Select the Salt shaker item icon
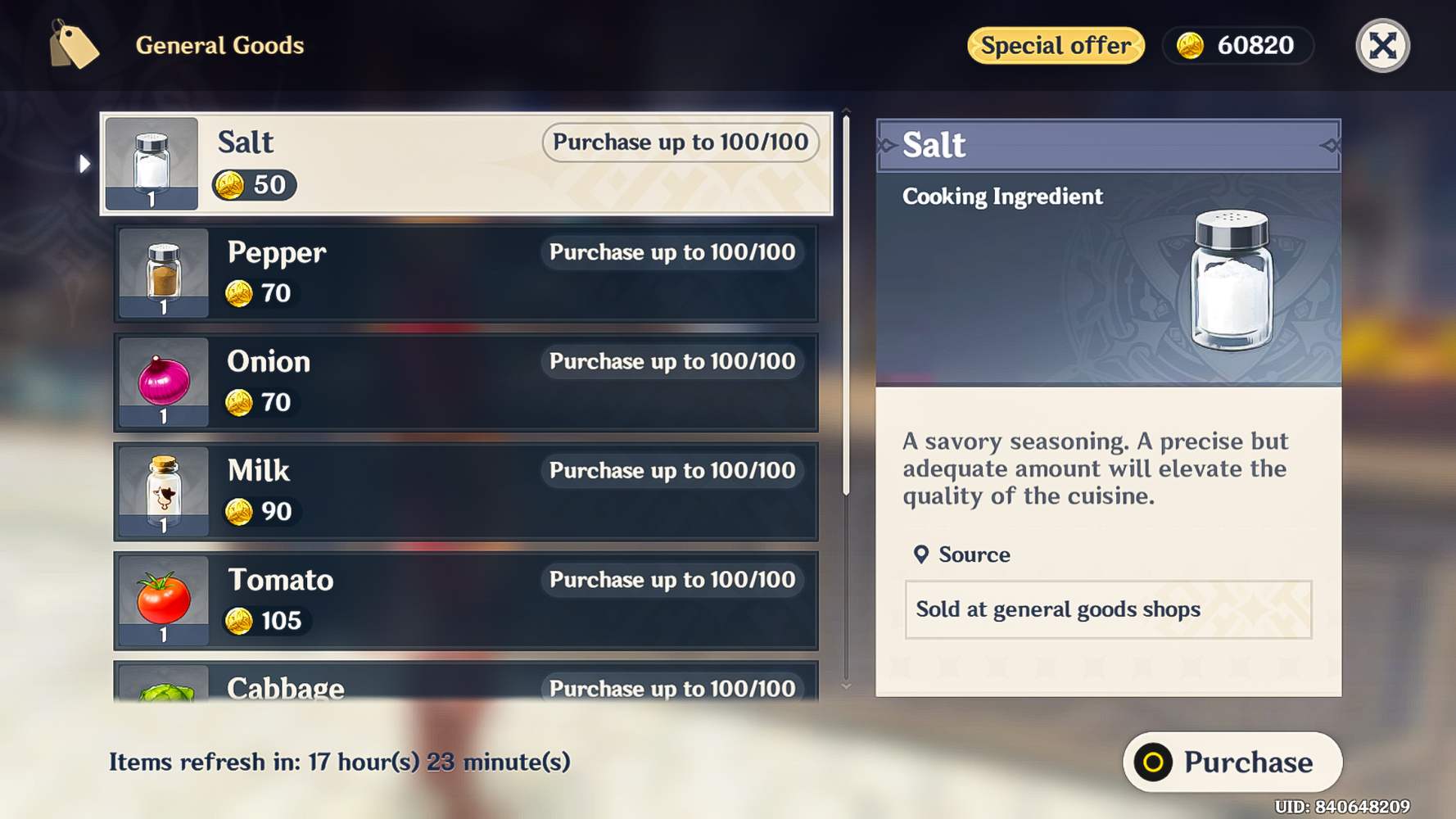This screenshot has width=1456, height=819. coord(152,161)
